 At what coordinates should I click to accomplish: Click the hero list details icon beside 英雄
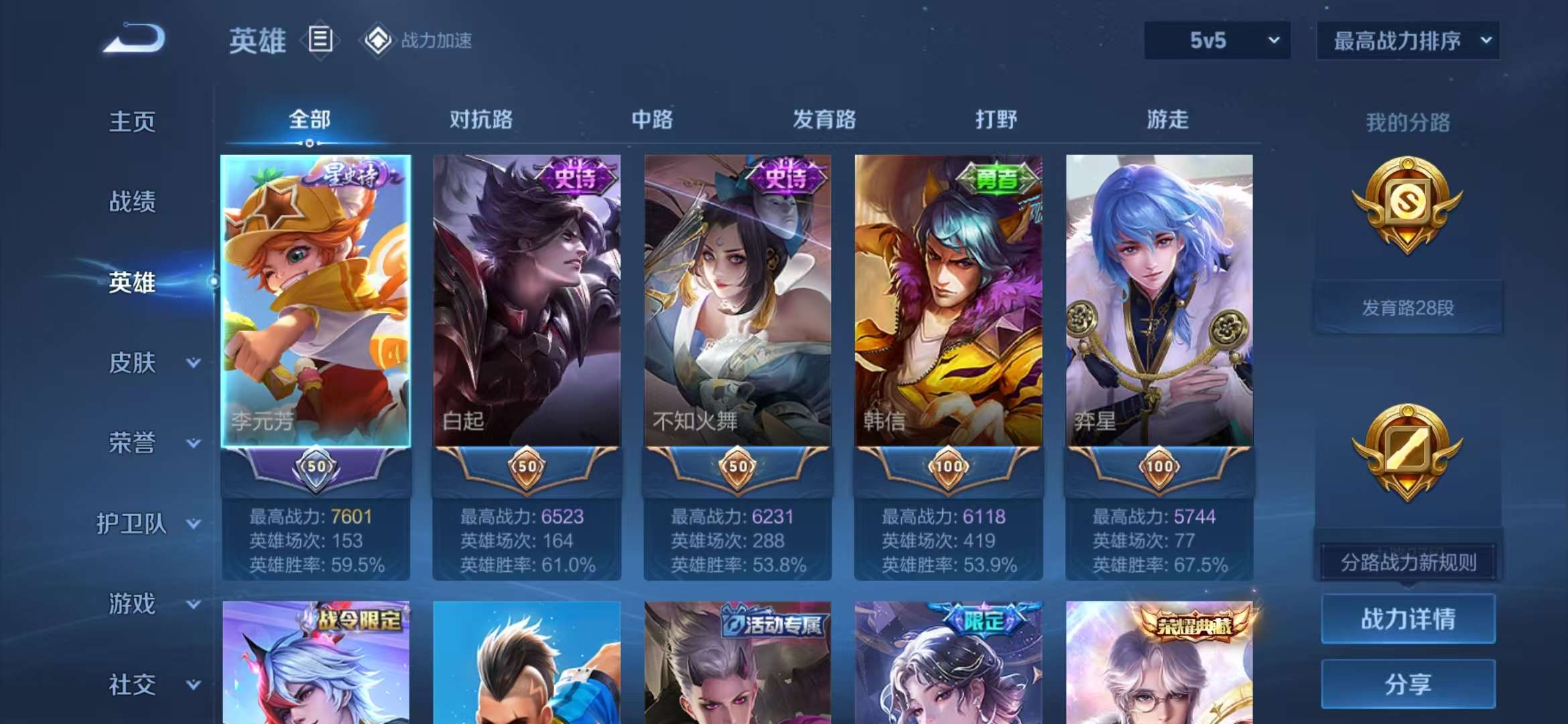point(322,40)
